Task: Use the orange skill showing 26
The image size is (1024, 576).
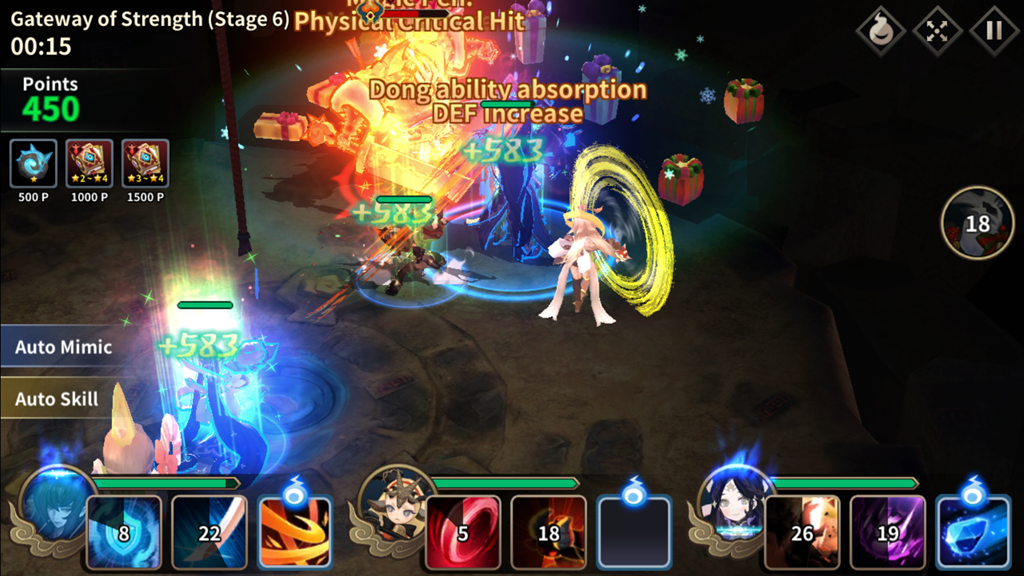Action: point(802,532)
